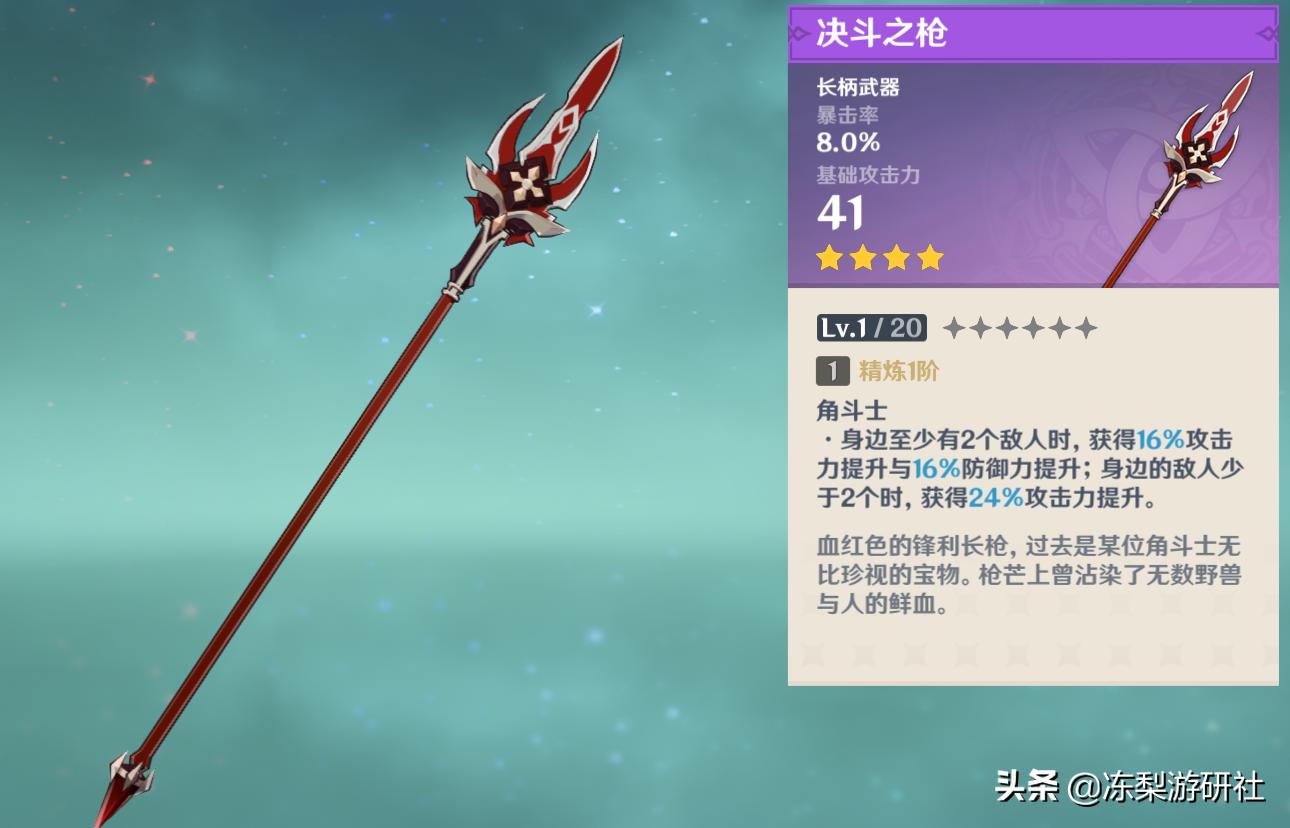Select the first yellow rarity star
Image resolution: width=1290 pixels, height=828 pixels.
[x=828, y=258]
